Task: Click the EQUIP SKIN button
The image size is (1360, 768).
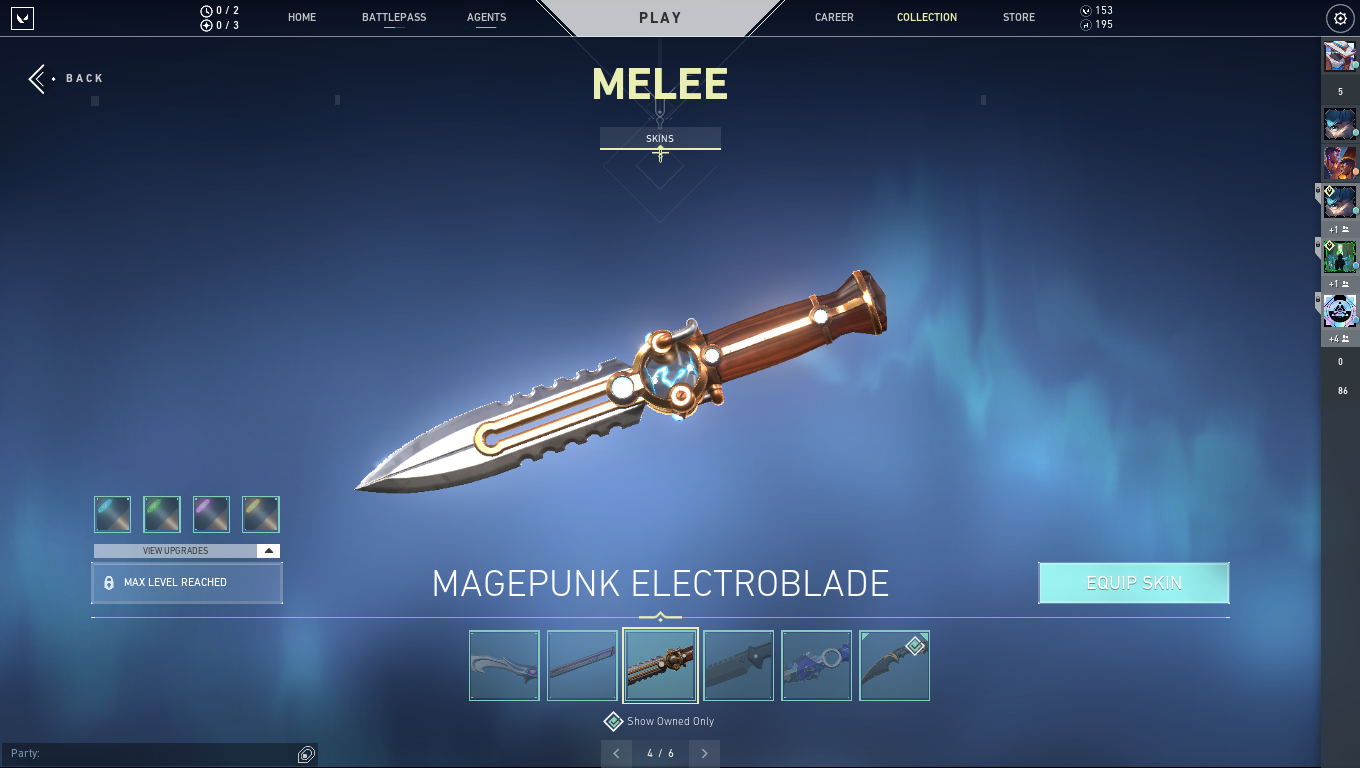Action: [1133, 583]
